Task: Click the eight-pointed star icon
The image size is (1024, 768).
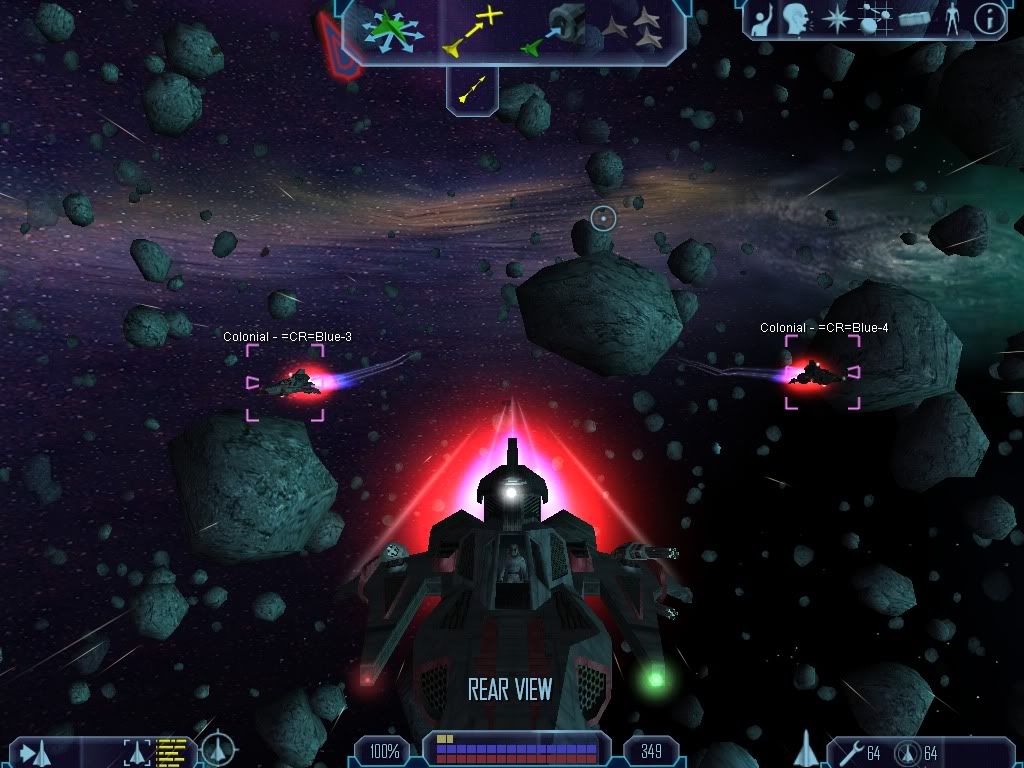Action: pos(834,19)
